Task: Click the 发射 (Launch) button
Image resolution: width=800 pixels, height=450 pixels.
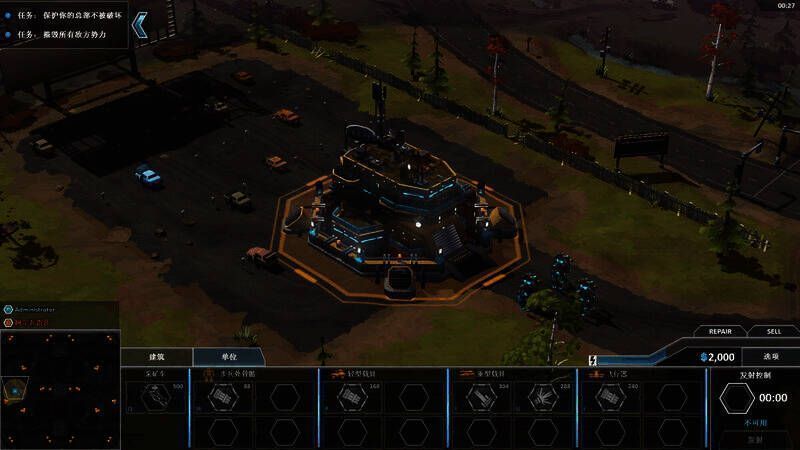Action: click(x=755, y=438)
